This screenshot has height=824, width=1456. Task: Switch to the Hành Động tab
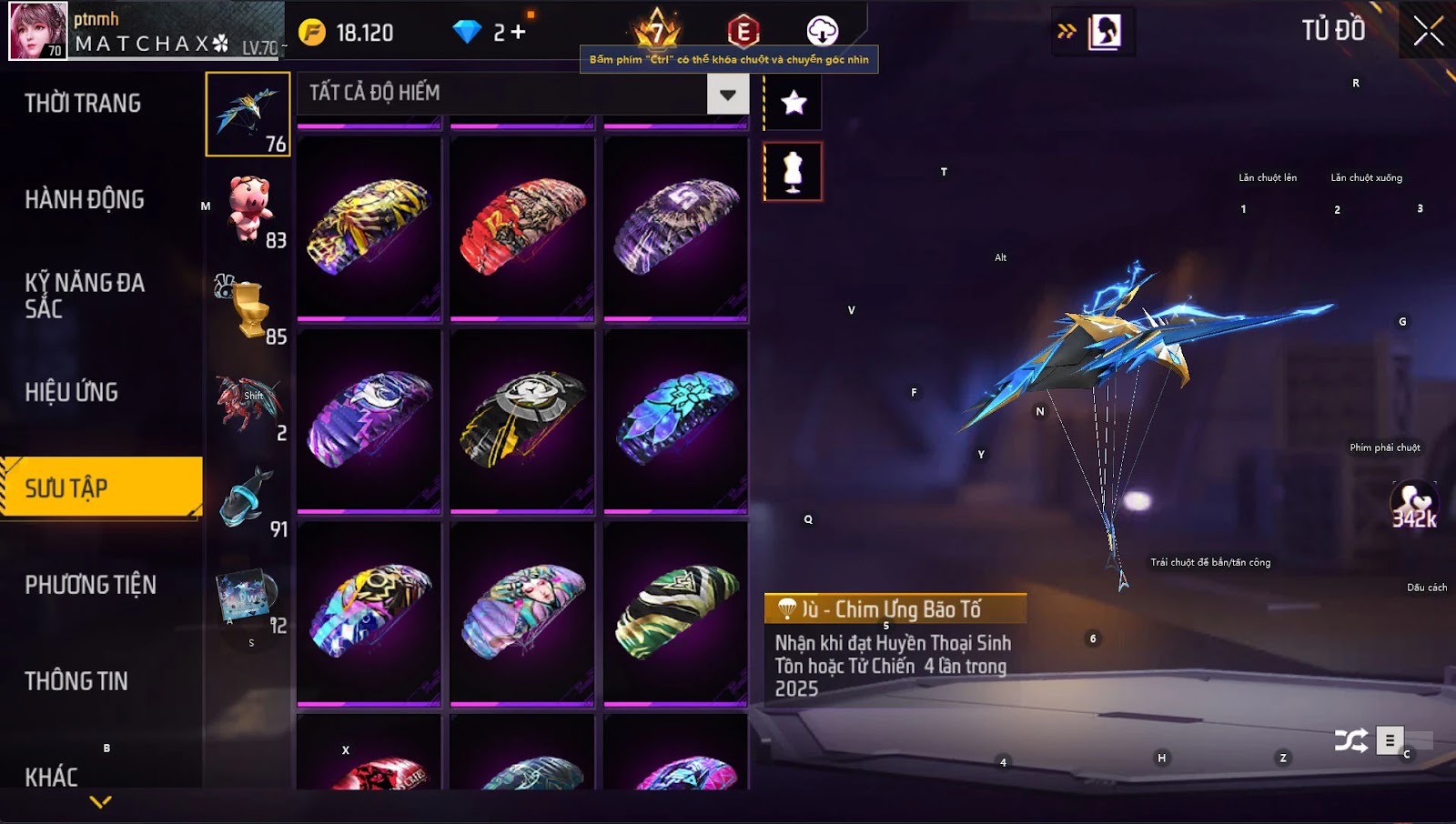(x=85, y=200)
